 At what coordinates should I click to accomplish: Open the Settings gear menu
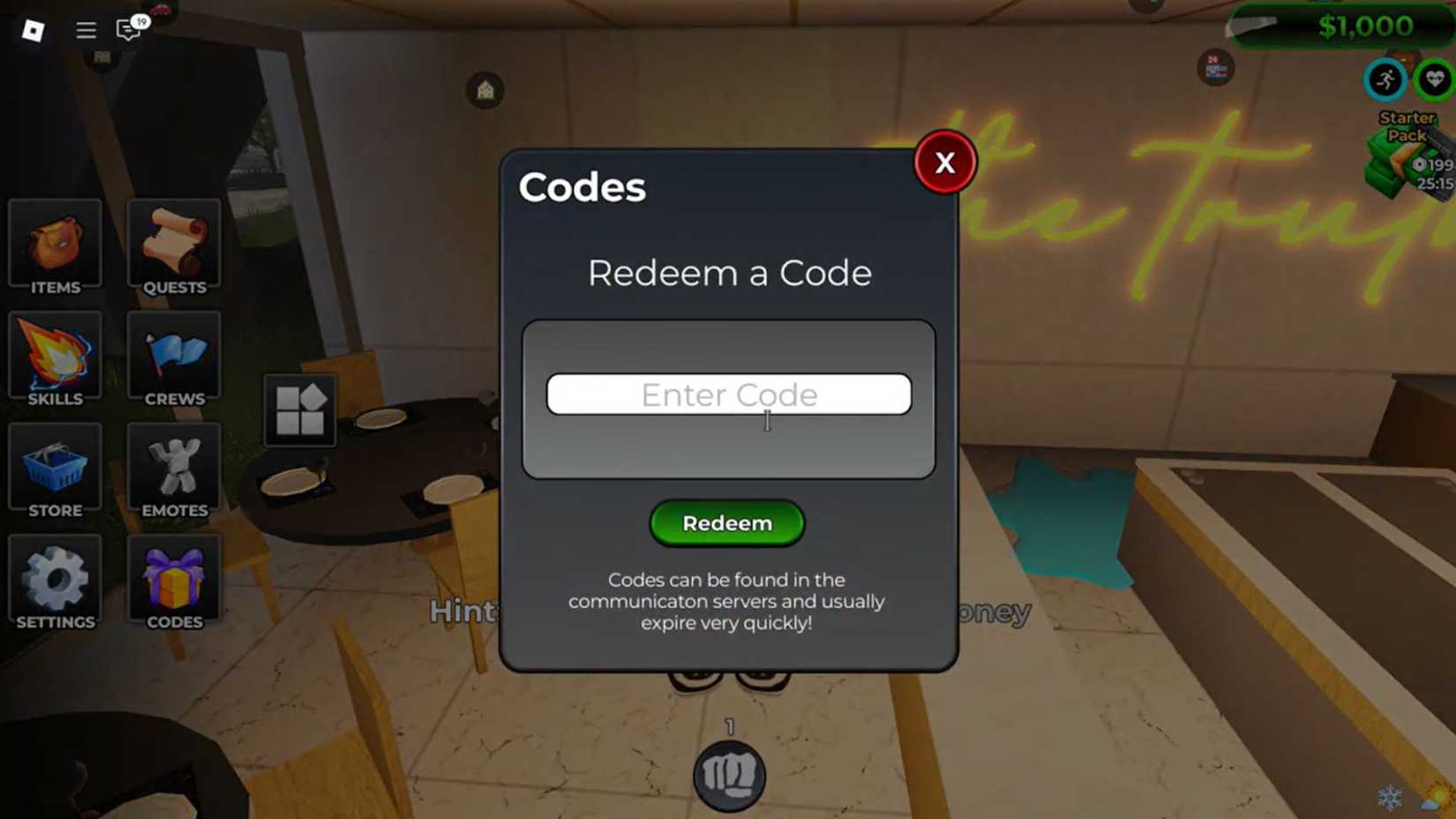[55, 580]
